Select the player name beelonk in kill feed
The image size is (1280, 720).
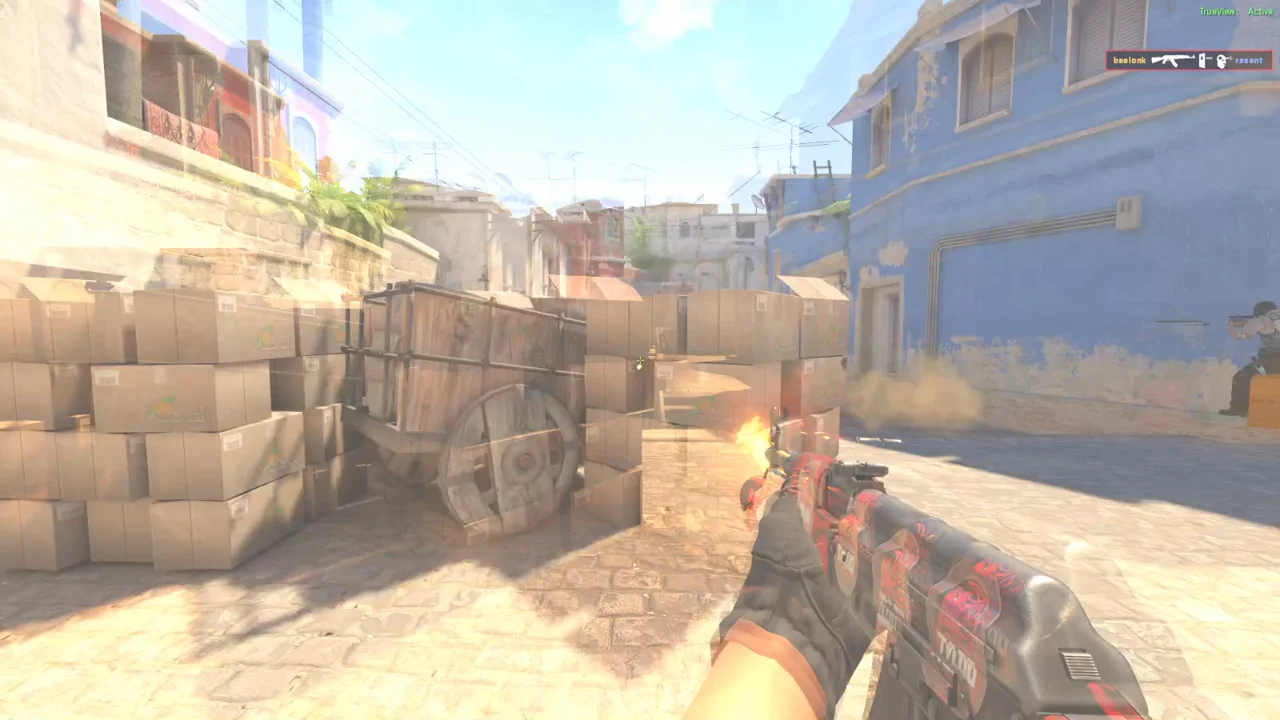[x=1129, y=61]
